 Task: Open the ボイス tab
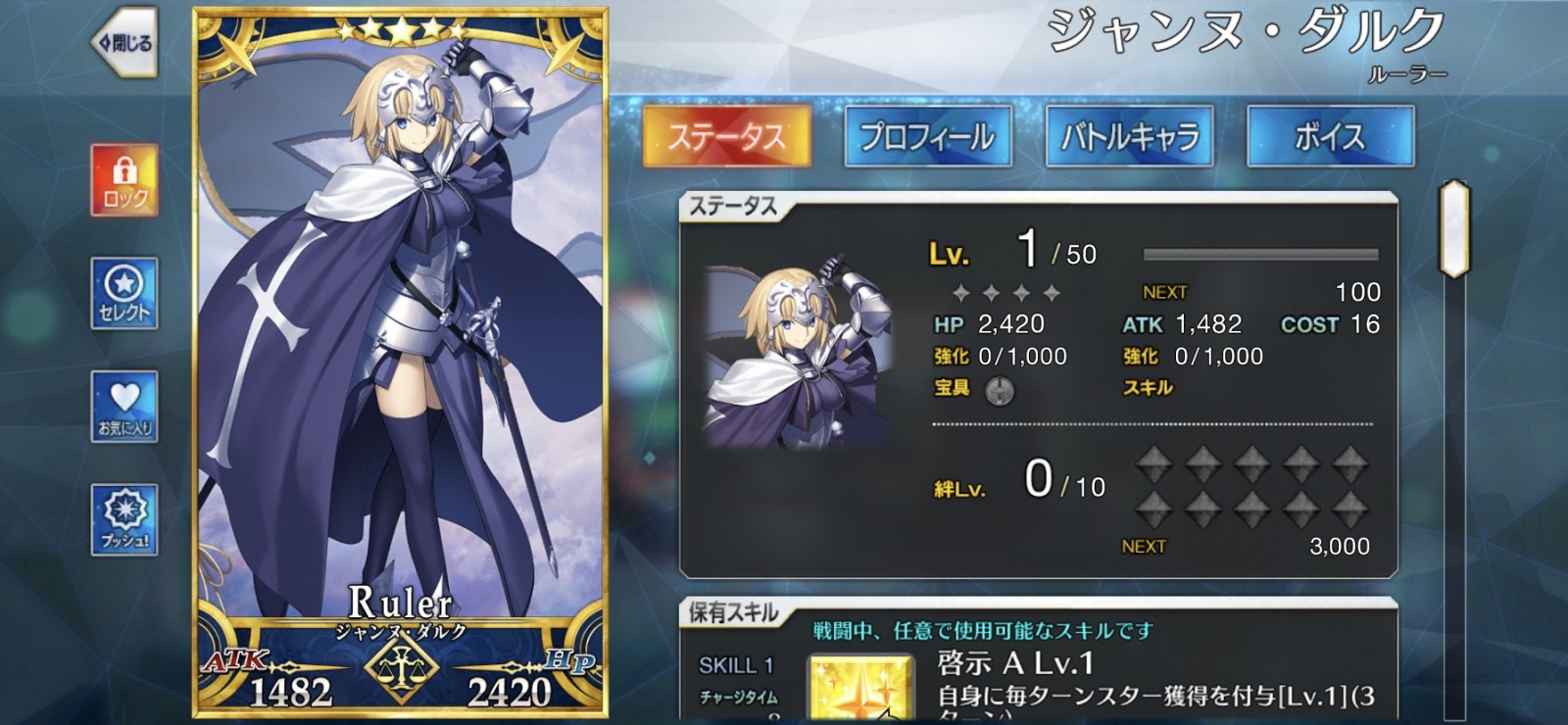(1333, 137)
